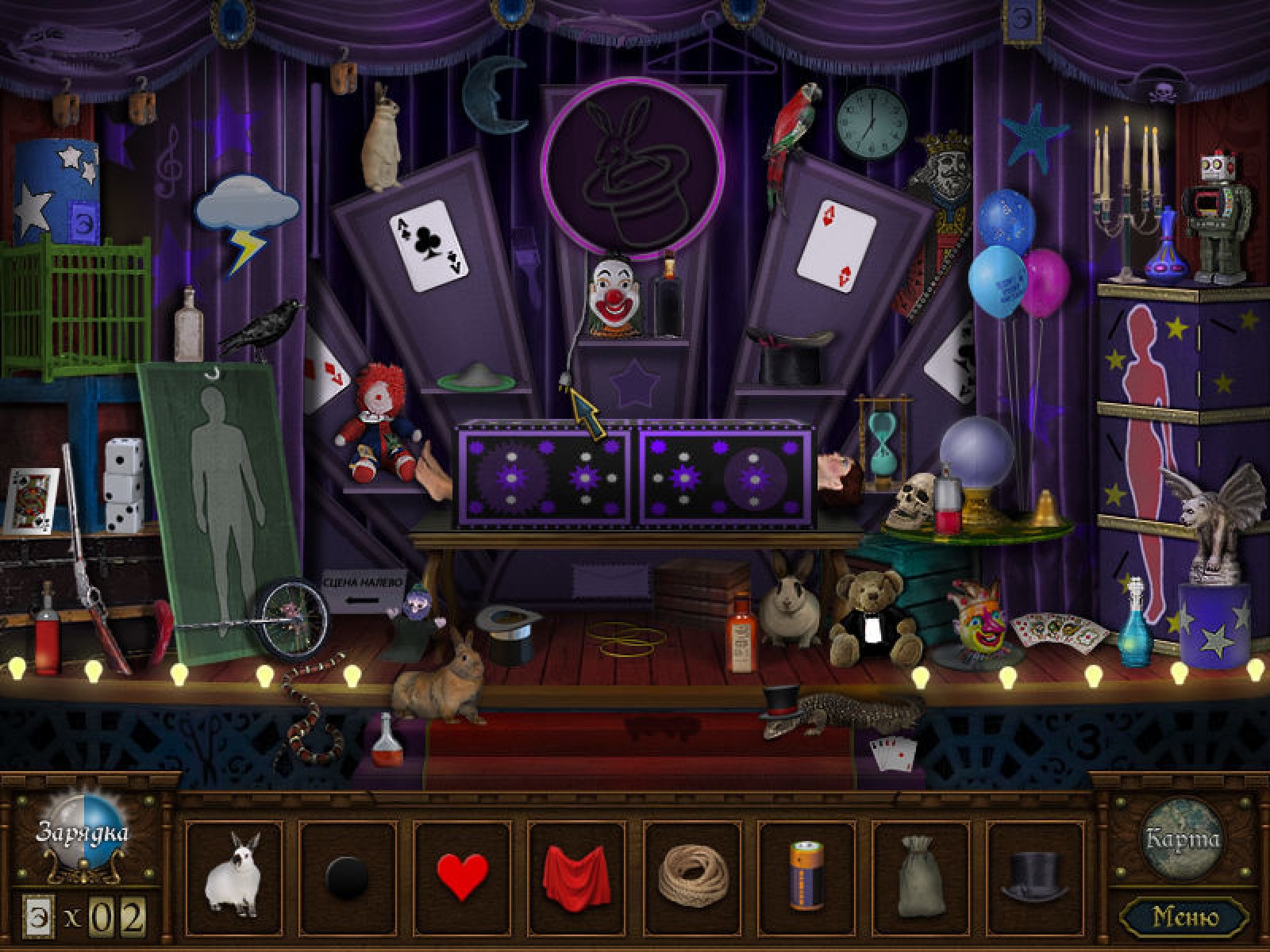Pick the black top hat item slot

pos(1034,876)
